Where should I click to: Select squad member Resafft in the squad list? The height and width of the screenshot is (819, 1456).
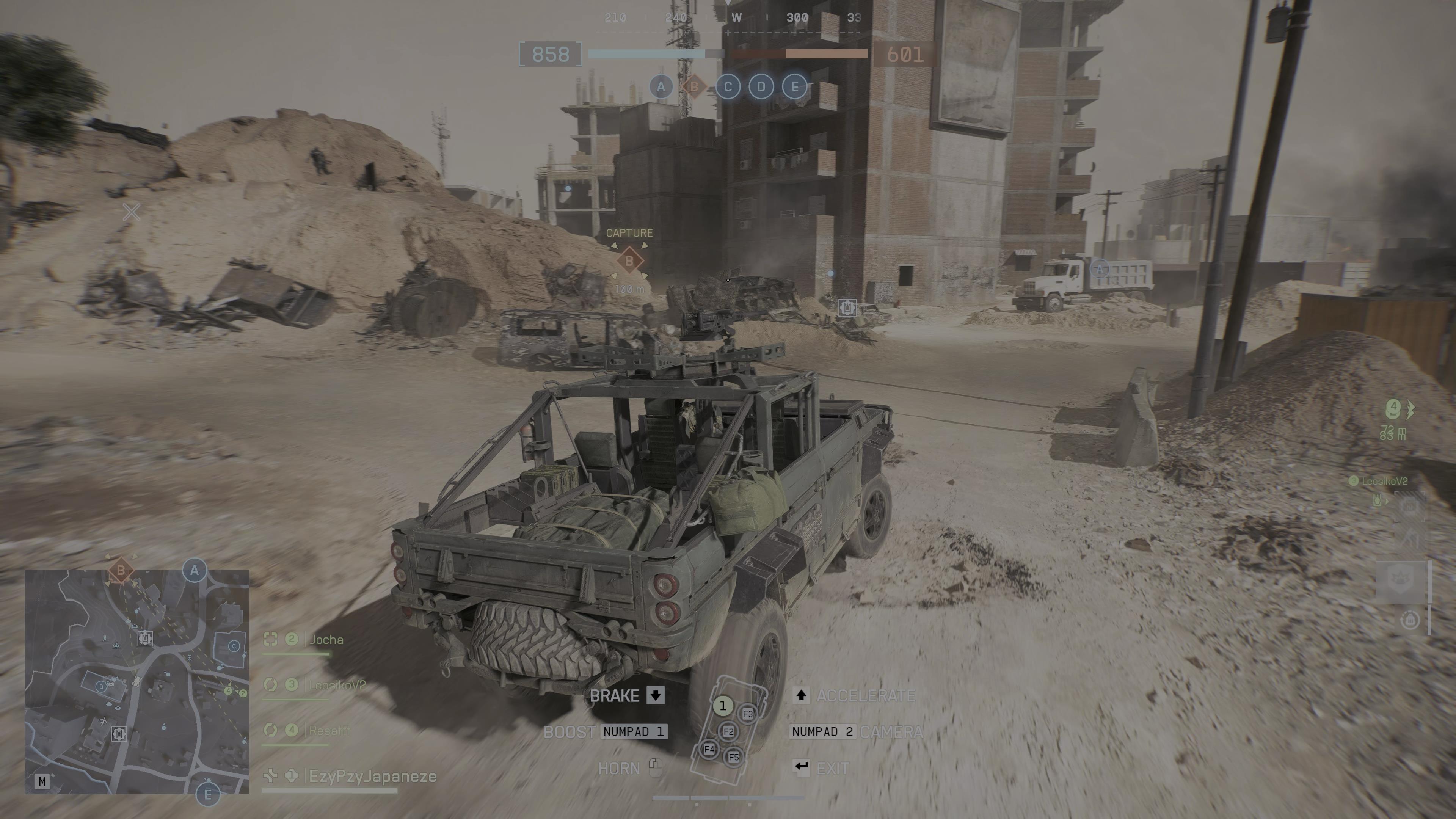(329, 730)
